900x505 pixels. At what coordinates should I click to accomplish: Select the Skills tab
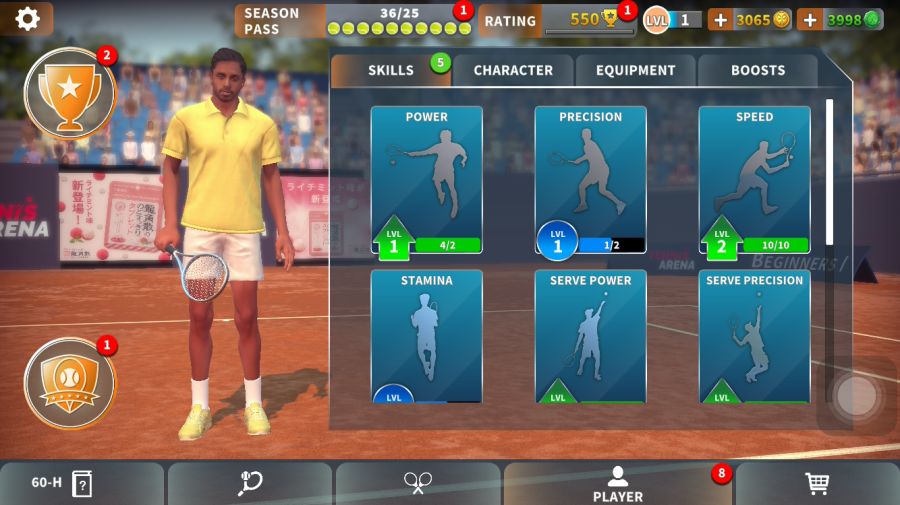click(x=391, y=70)
